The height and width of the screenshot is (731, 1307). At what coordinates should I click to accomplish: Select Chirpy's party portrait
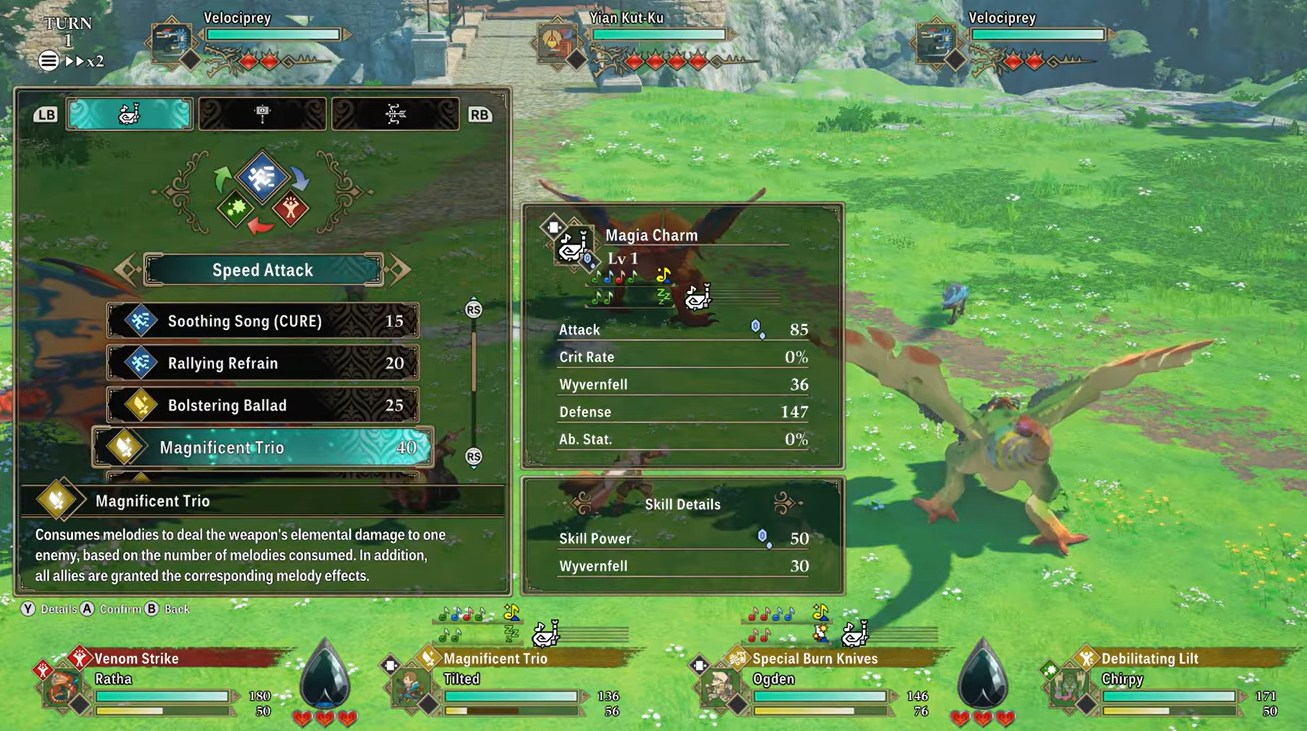[1067, 688]
